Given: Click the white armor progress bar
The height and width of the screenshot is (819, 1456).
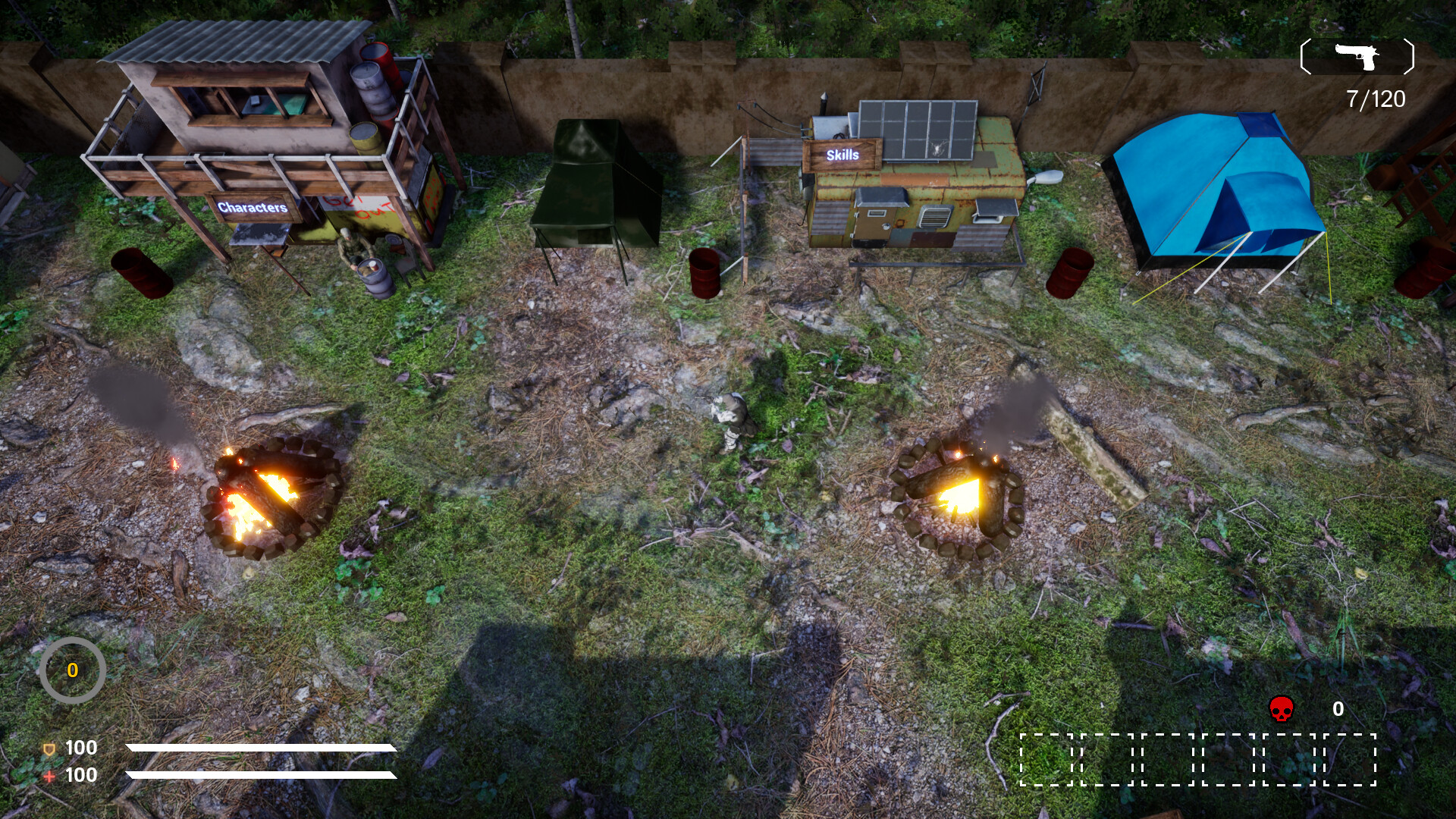Looking at the screenshot, I should pyautogui.click(x=262, y=748).
